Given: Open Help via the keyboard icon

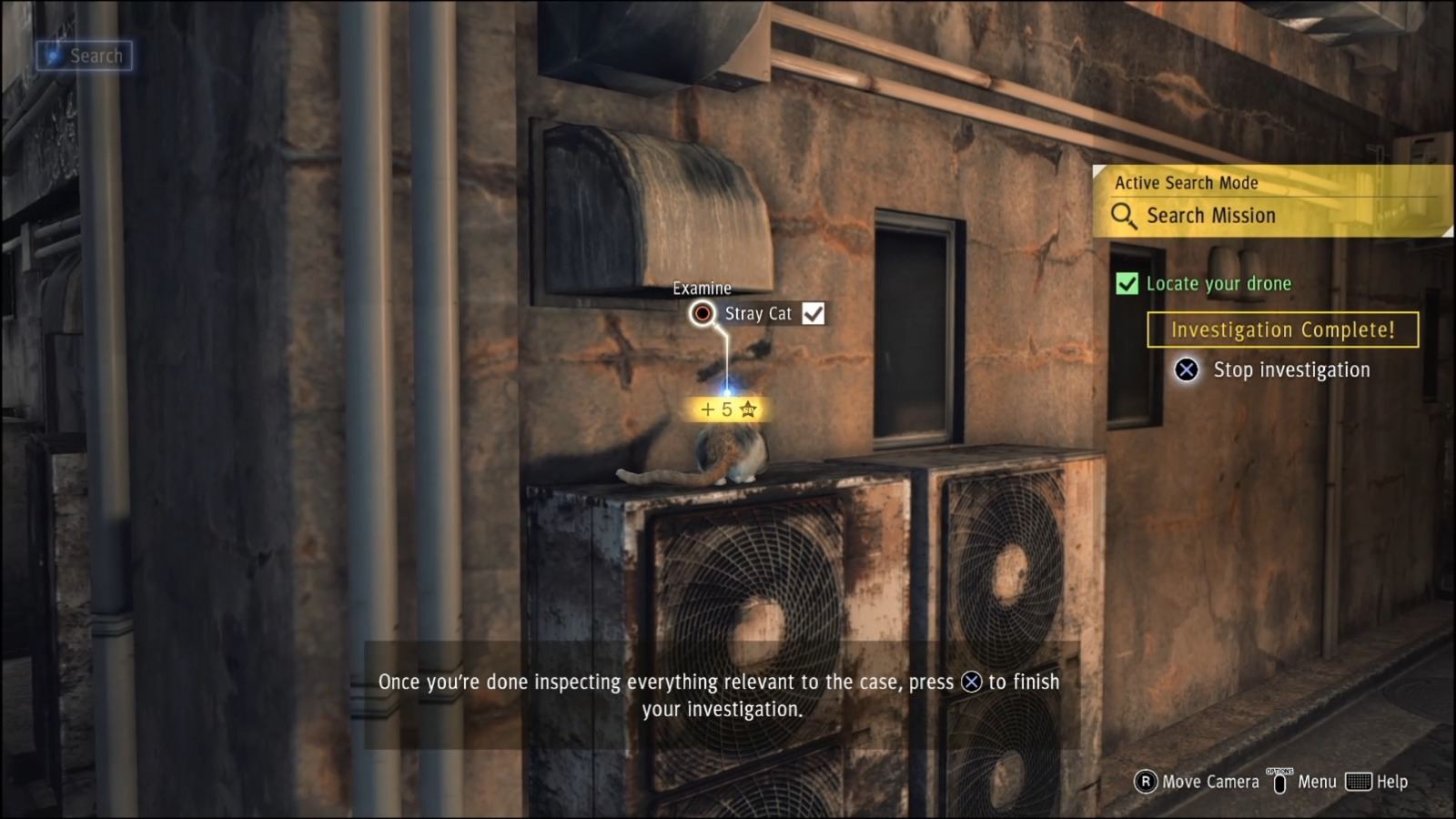Looking at the screenshot, I should (1359, 782).
